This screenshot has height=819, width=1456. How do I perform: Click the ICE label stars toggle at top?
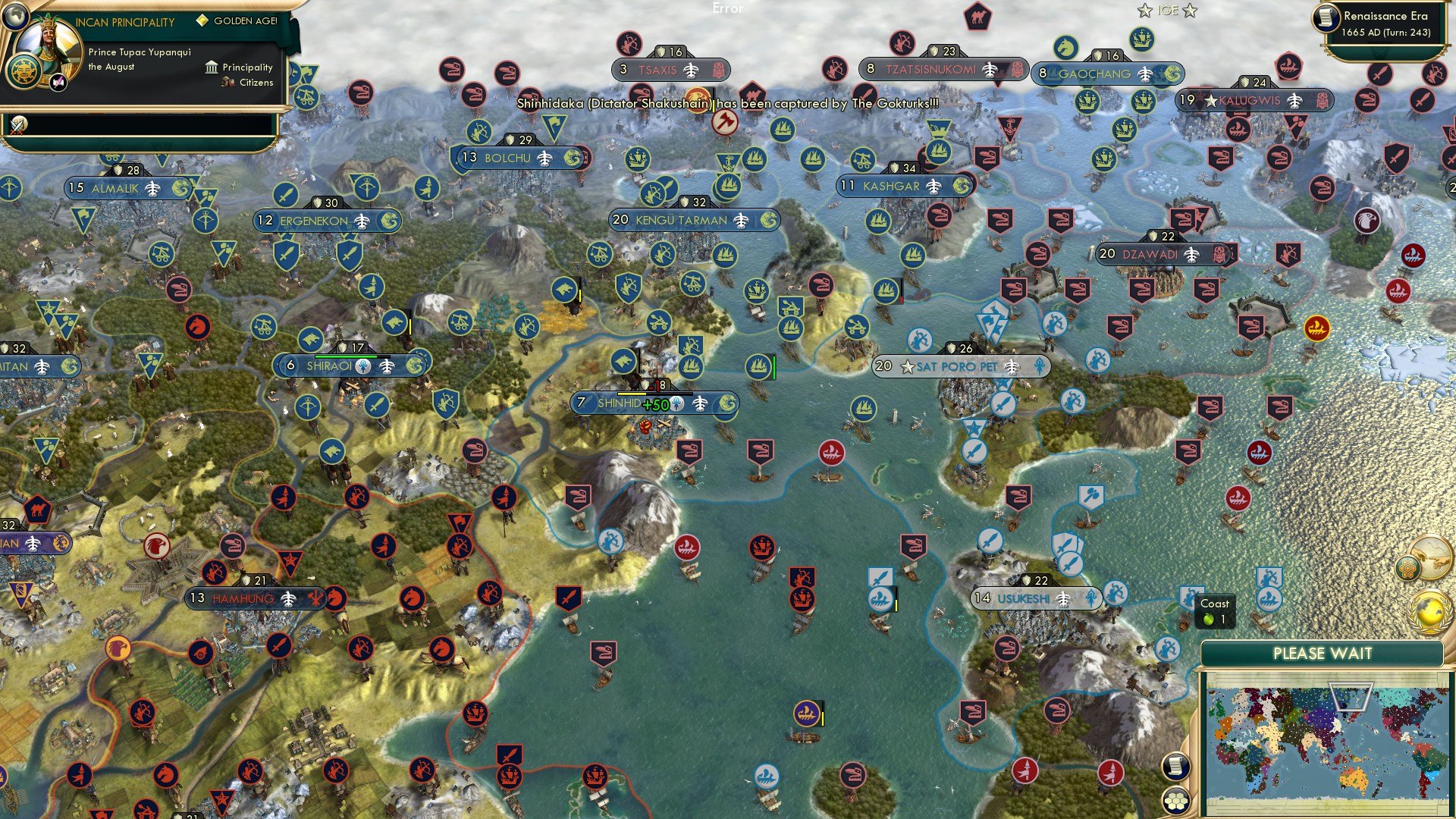click(1166, 10)
